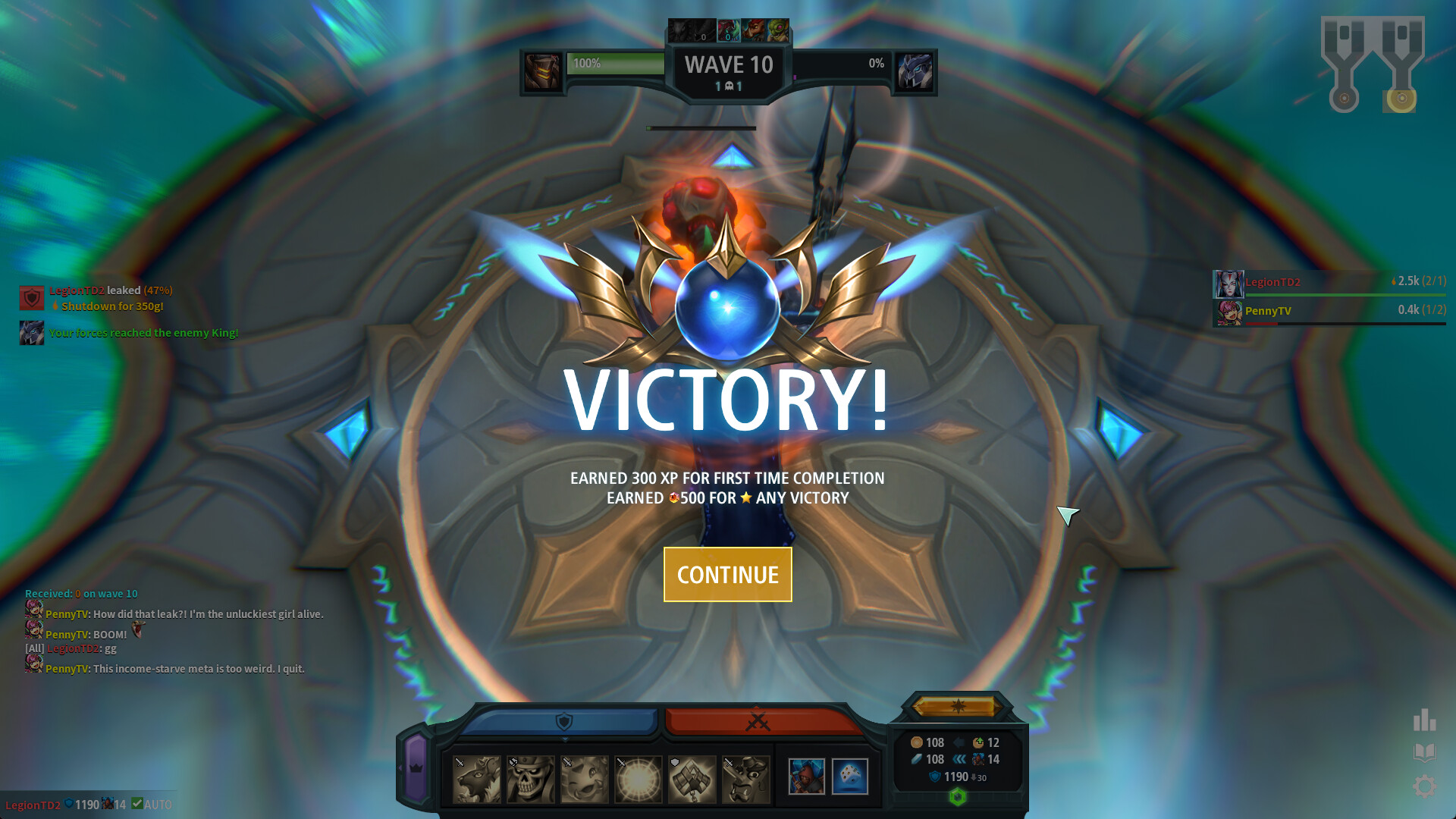Expand the arrow under the blue shield banner
1456x819 pixels.
pos(566,740)
